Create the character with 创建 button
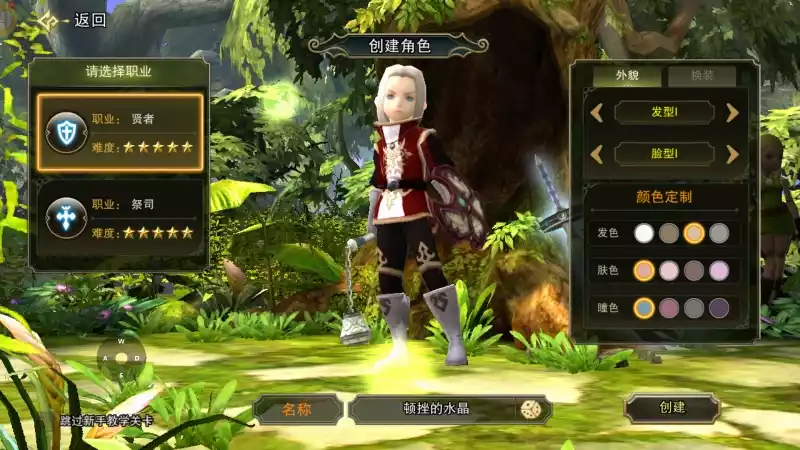 coord(672,408)
